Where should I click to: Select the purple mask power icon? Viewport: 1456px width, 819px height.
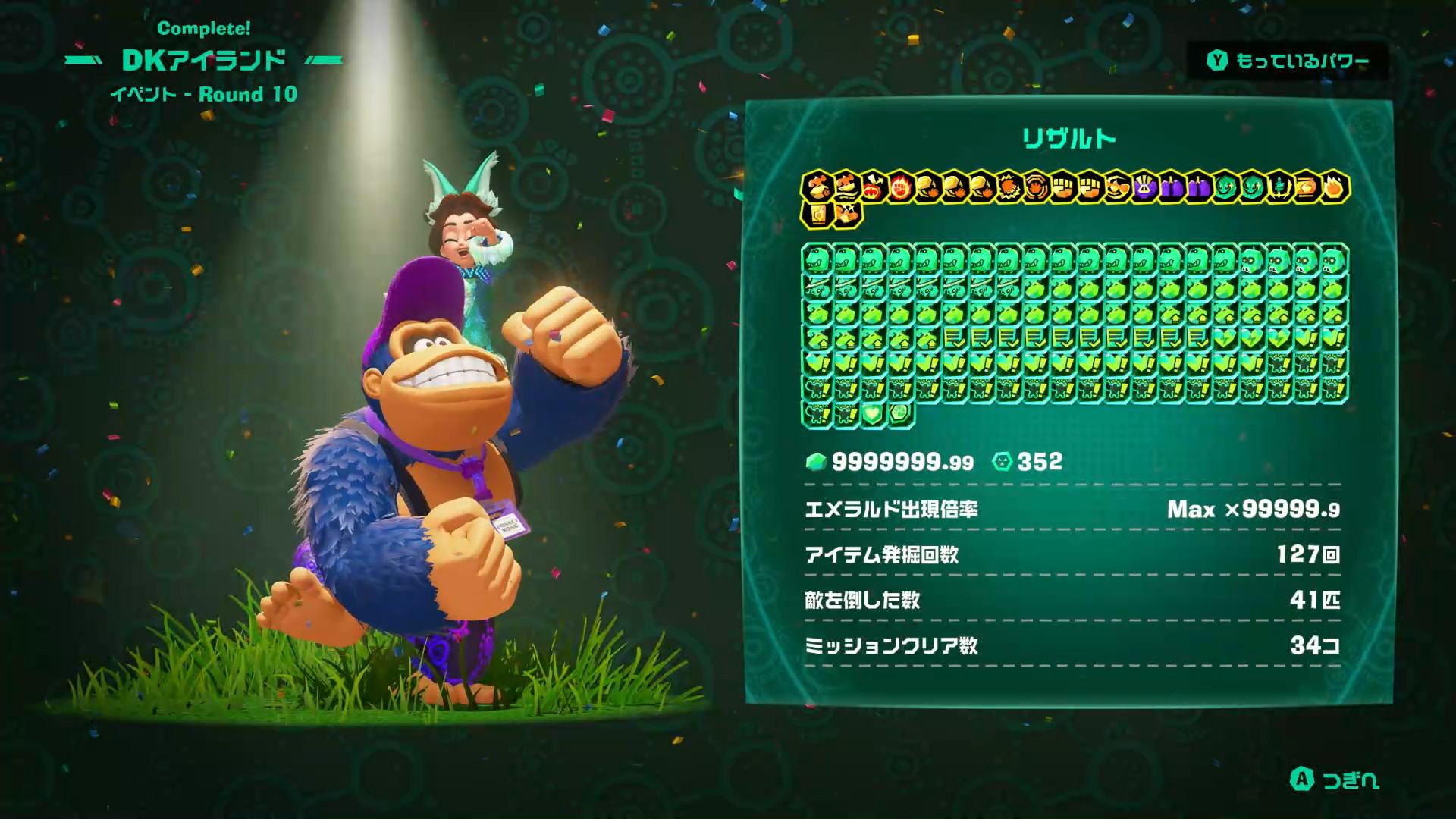(1144, 187)
